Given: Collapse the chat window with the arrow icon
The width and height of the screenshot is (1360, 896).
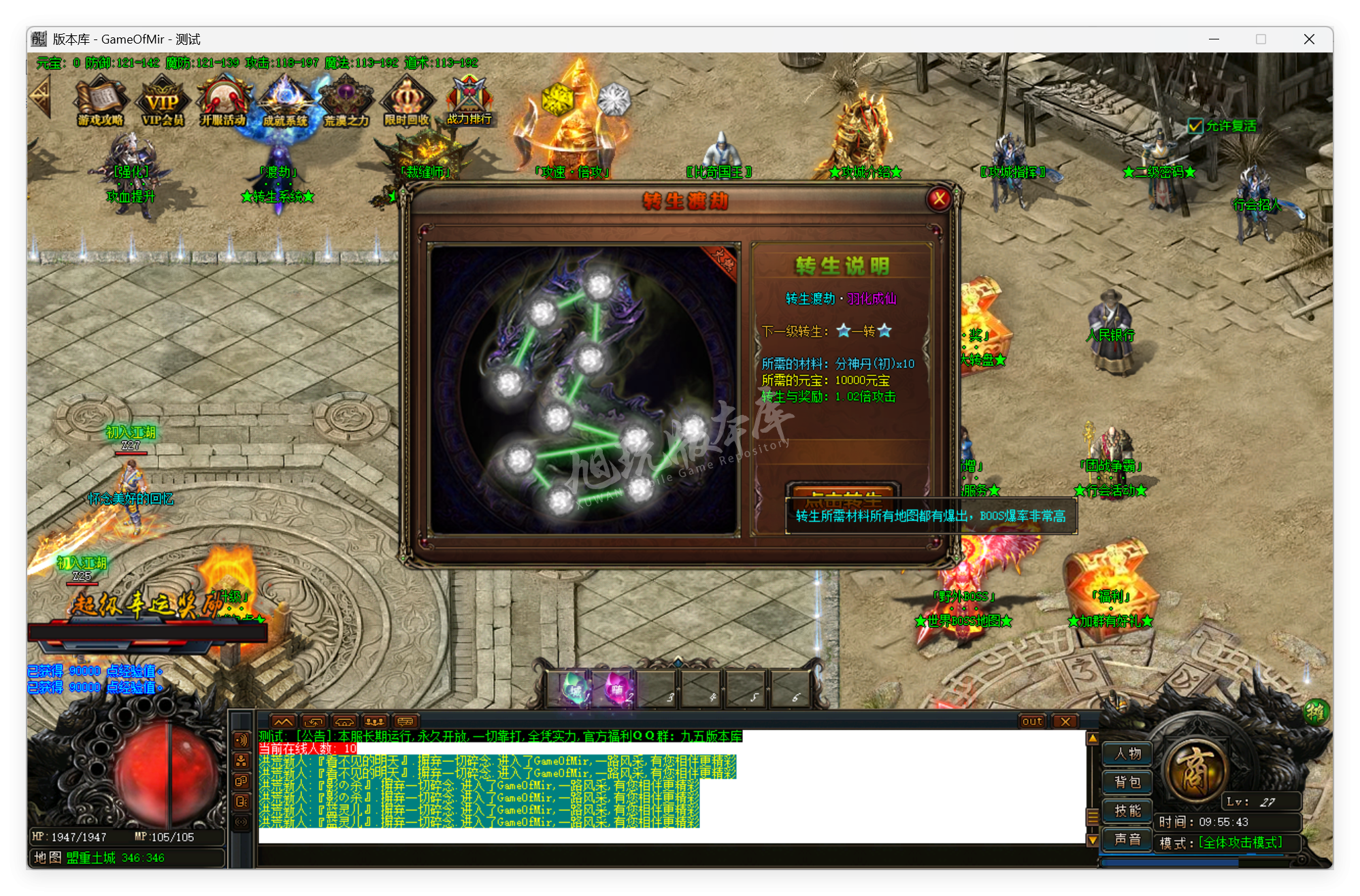Looking at the screenshot, I should tap(284, 722).
